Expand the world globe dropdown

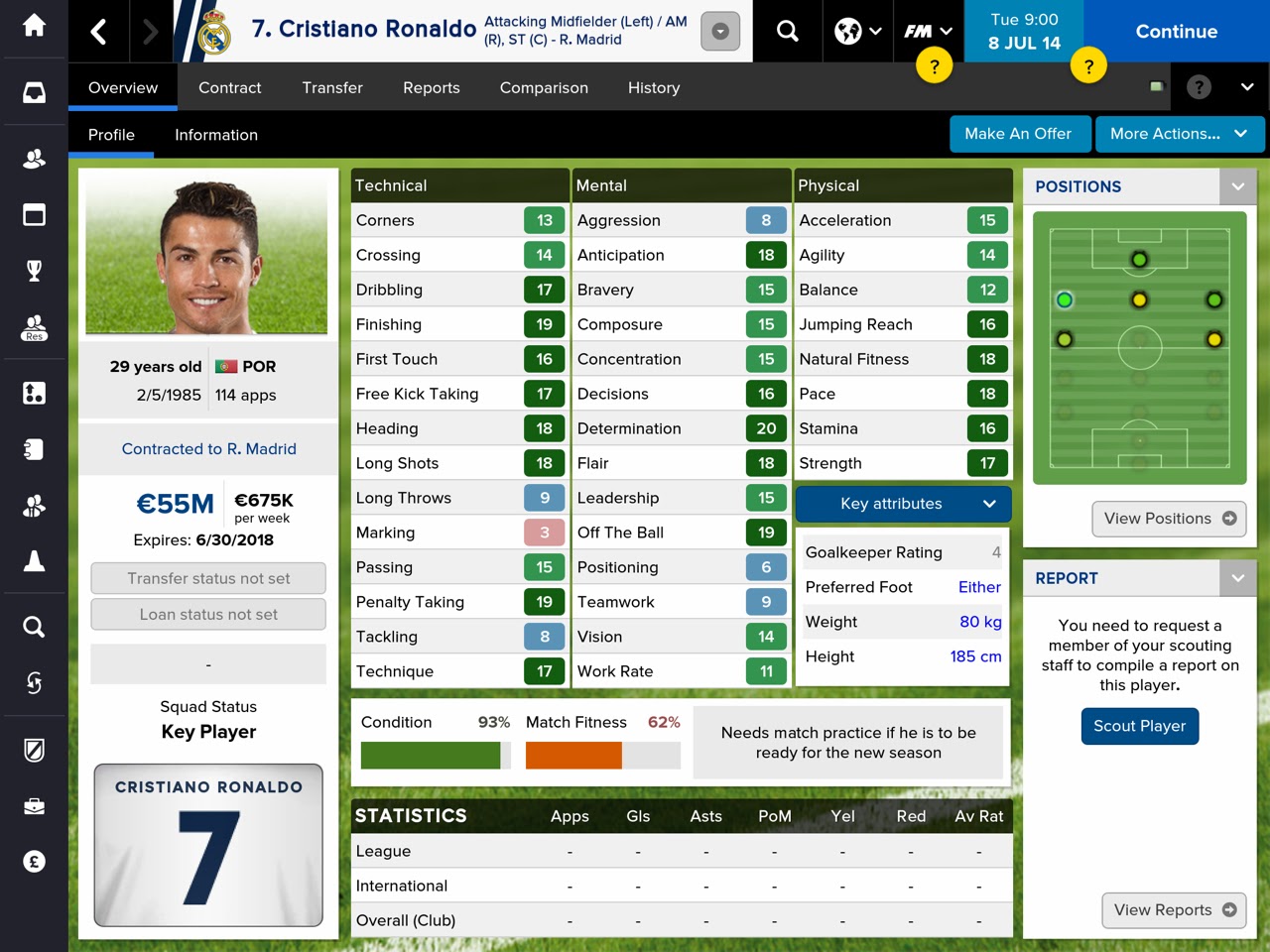(x=857, y=30)
